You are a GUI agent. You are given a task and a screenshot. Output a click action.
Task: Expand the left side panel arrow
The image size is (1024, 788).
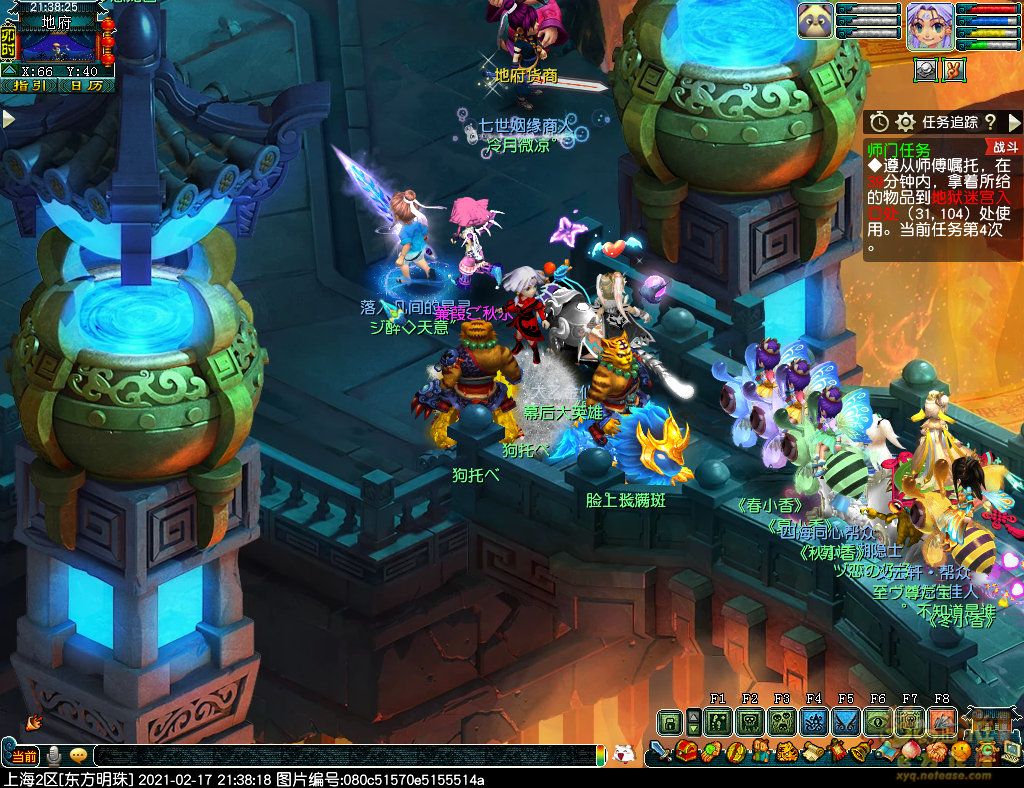point(9,119)
